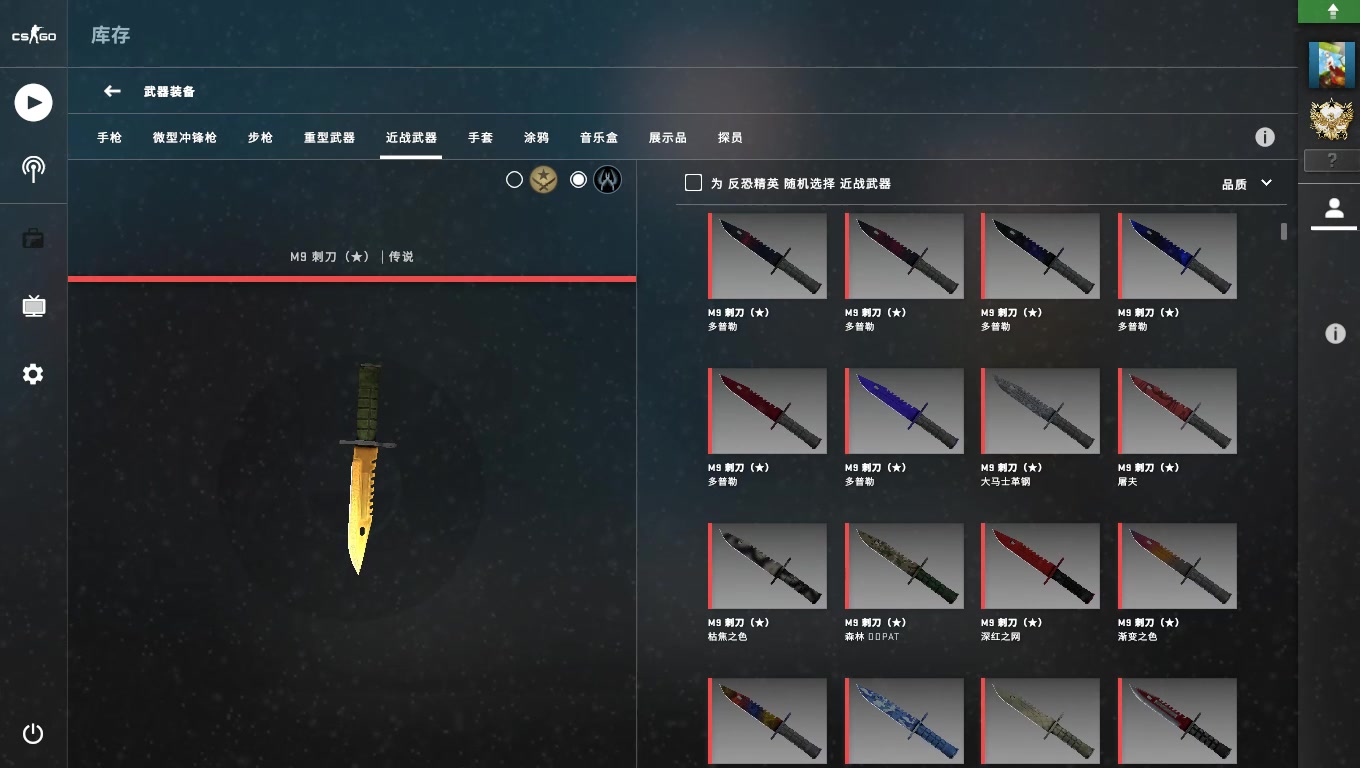Click the info icon beside the weapon tabs
Screen dimensions: 1360x768
click(1266, 136)
